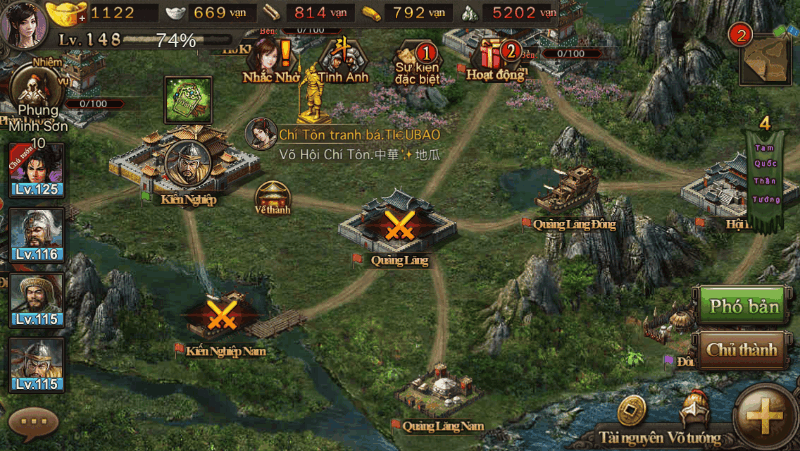Open the Tài nguyên resources menu
800x451 pixels.
(x=631, y=420)
